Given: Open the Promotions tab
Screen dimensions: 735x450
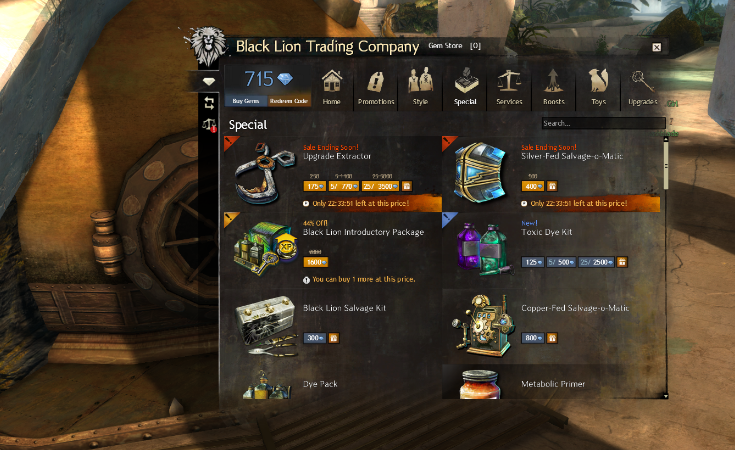Looking at the screenshot, I should 376,88.
